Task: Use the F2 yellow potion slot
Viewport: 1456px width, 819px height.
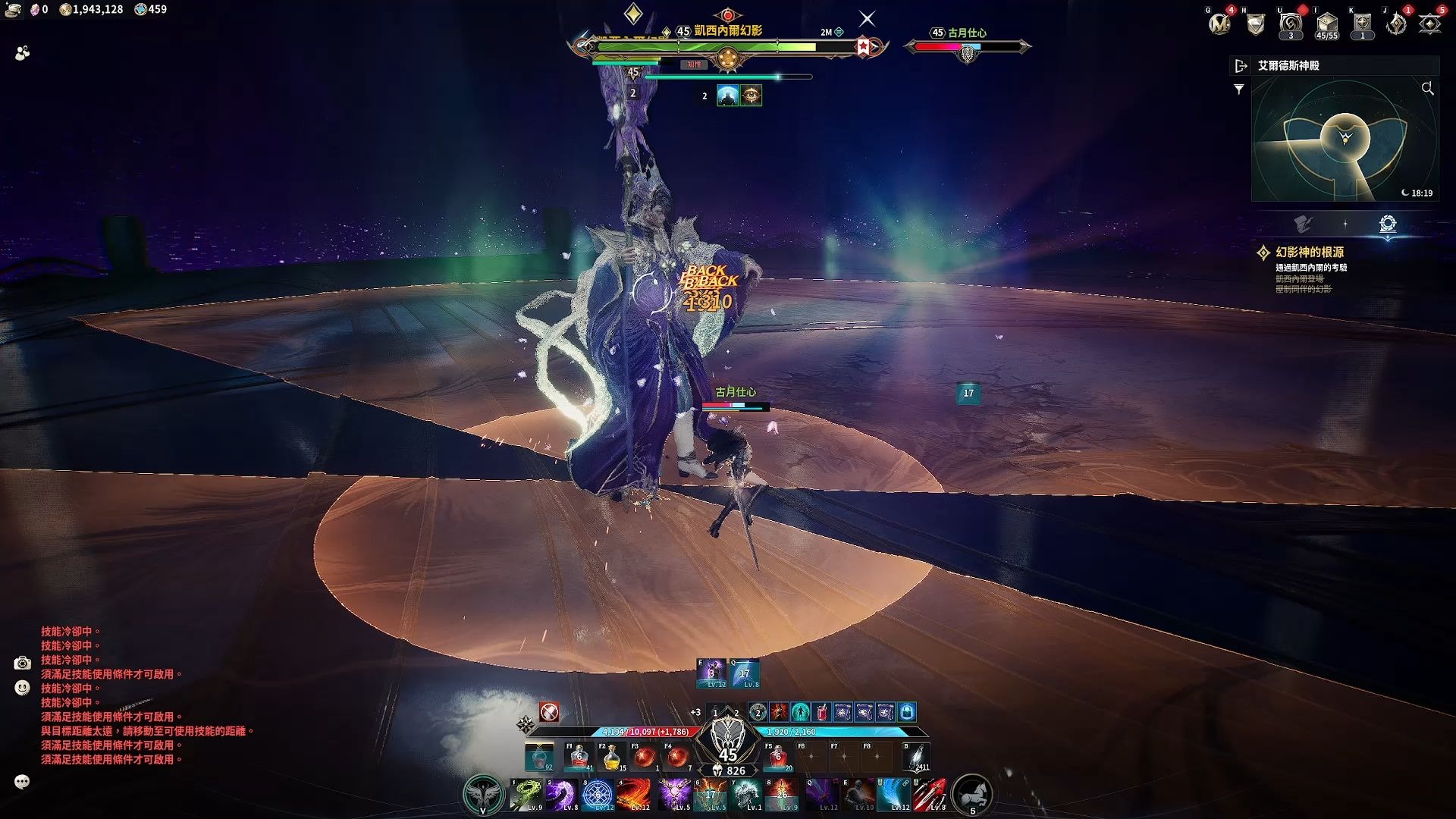Action: pyautogui.click(x=611, y=757)
